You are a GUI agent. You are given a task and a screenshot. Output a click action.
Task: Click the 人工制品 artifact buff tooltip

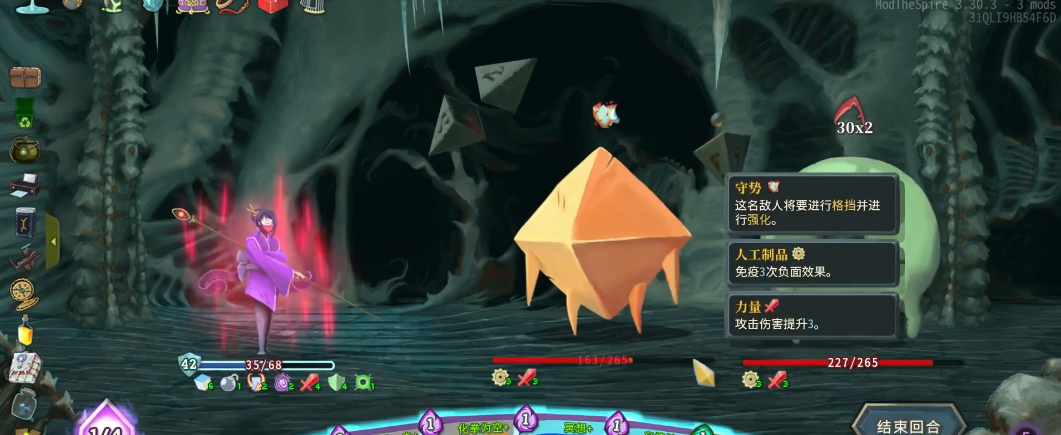point(815,263)
